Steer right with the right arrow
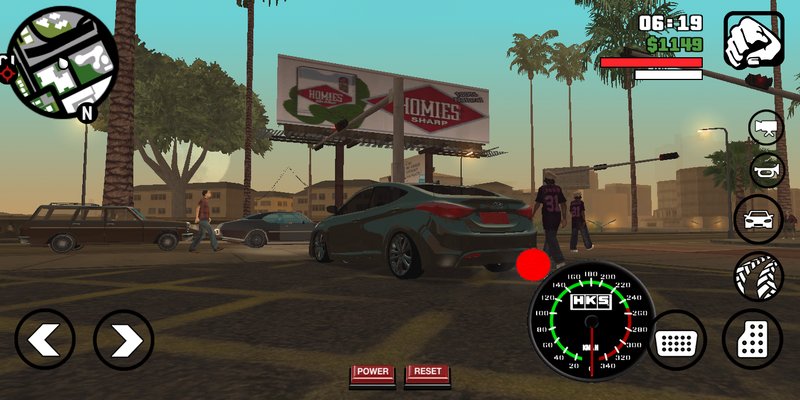This screenshot has height=400, width=800. pyautogui.click(x=123, y=340)
